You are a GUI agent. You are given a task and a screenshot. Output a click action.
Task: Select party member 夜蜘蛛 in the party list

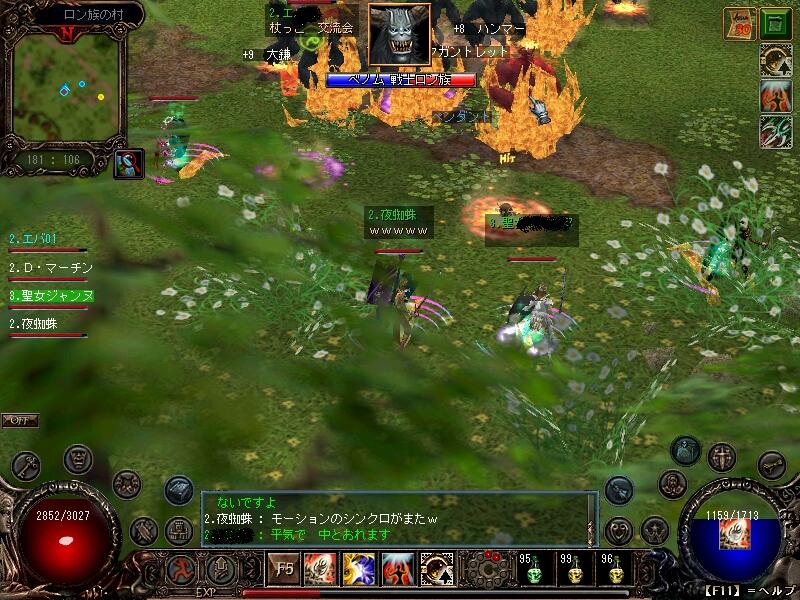[37, 324]
